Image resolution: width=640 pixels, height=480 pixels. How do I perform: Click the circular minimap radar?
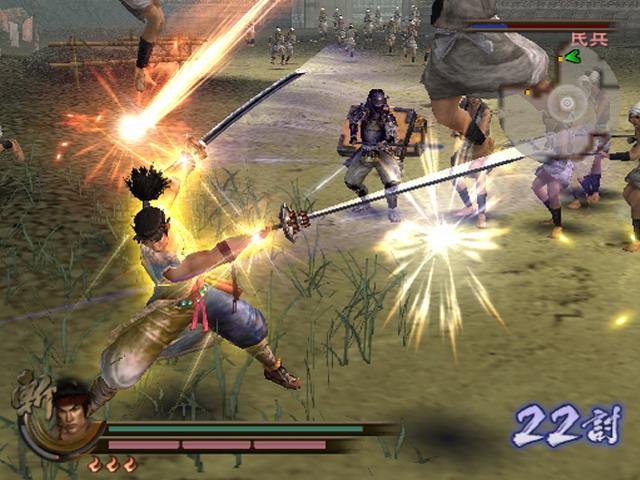568,103
